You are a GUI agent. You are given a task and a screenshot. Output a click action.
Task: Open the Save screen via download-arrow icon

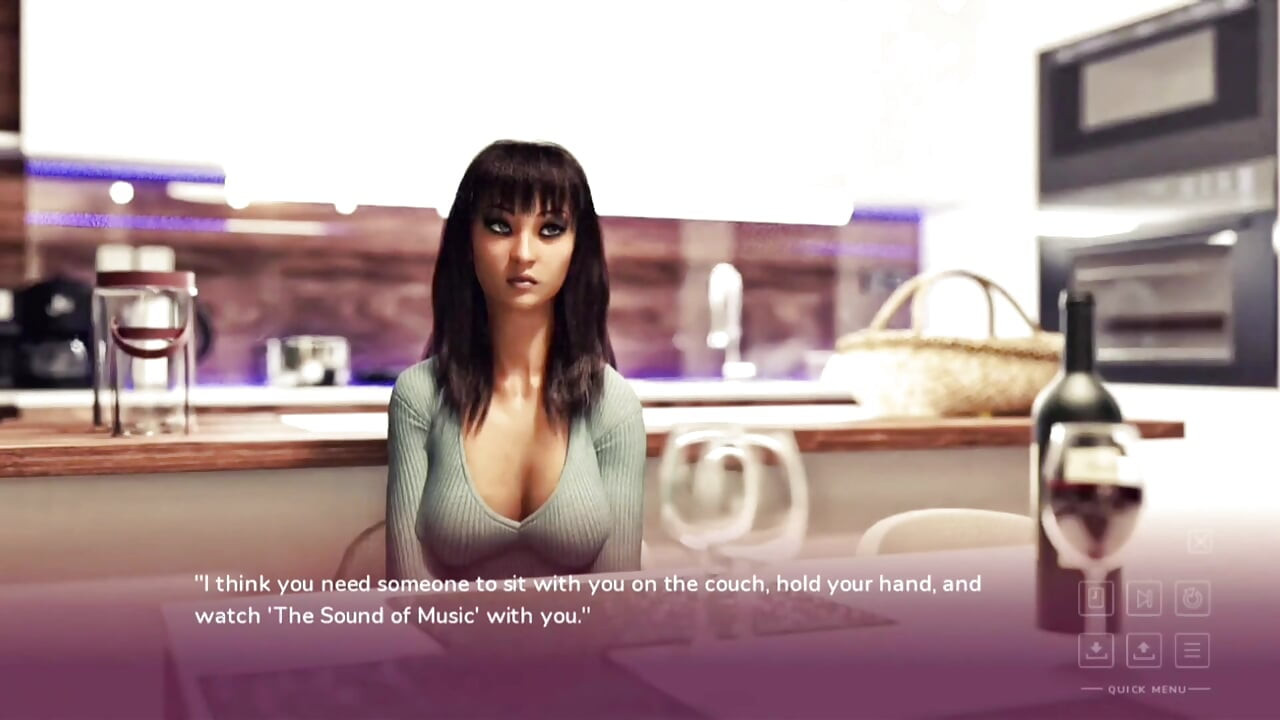(x=1096, y=650)
